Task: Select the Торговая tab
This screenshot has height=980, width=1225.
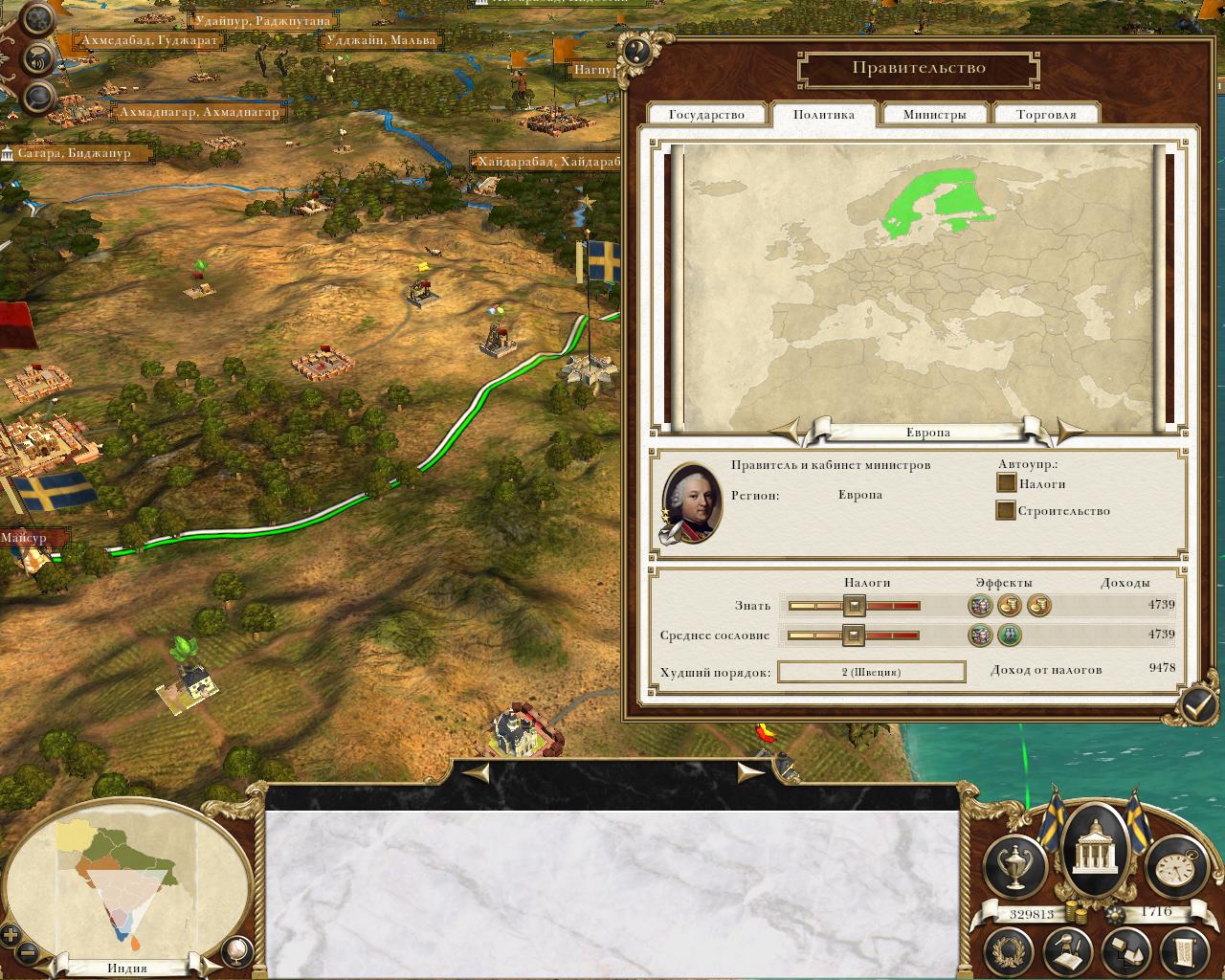Action: (x=1046, y=115)
